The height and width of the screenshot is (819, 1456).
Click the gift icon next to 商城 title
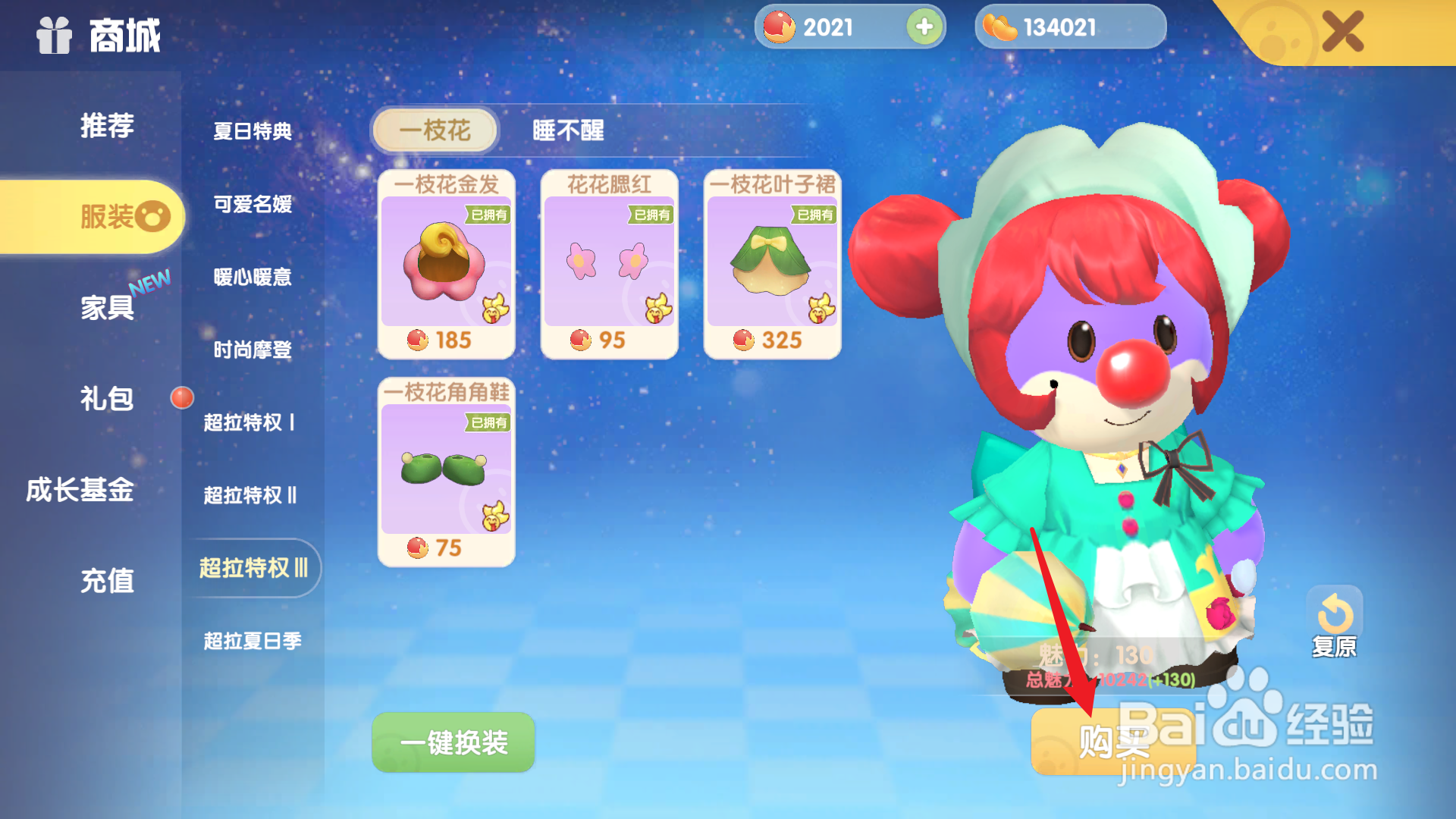pos(55,36)
